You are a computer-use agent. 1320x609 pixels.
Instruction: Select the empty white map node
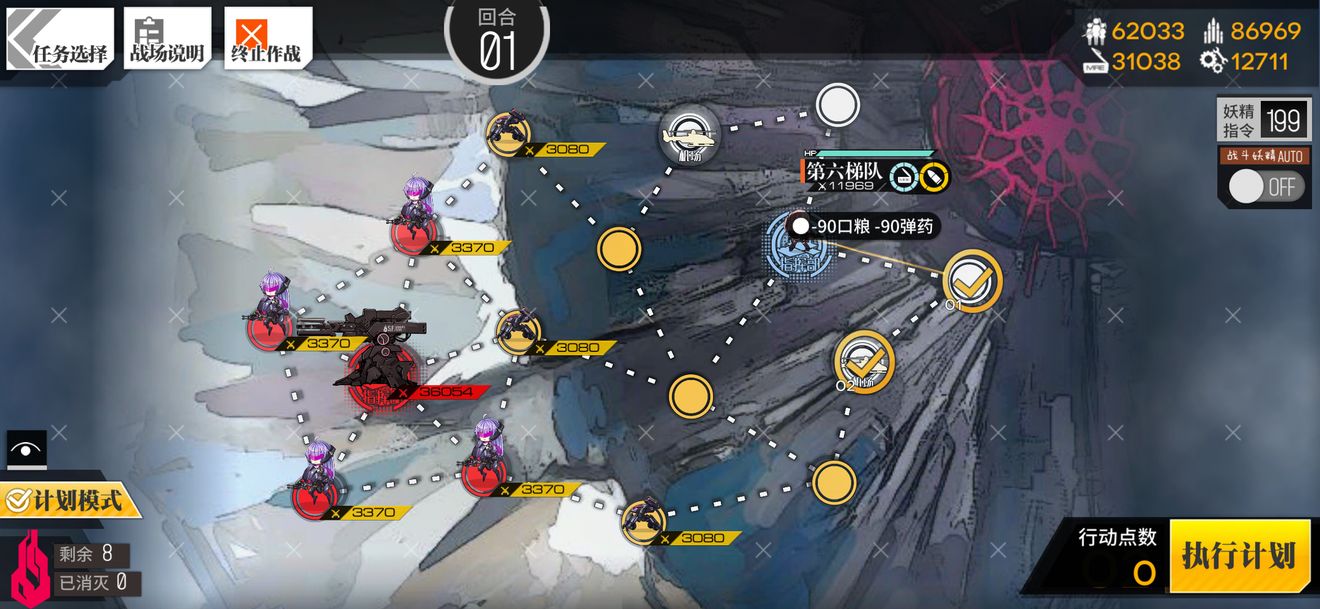point(838,104)
